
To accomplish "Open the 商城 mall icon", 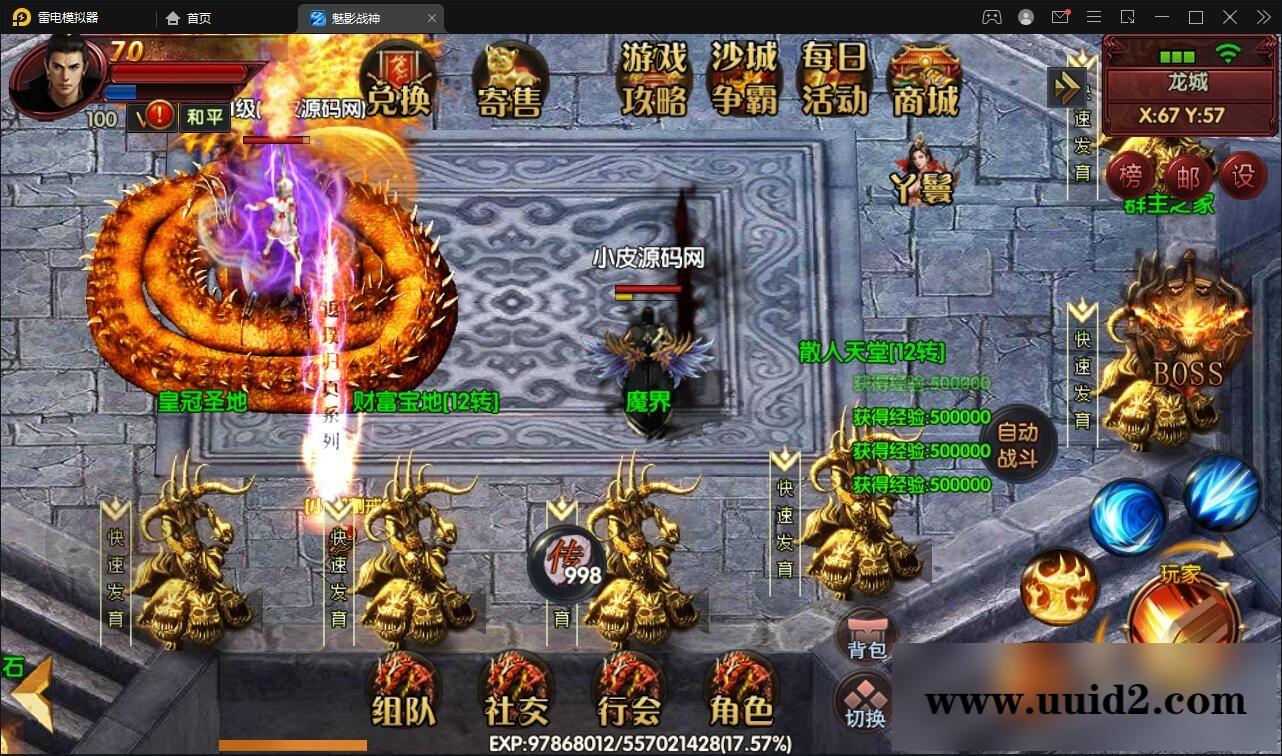I will click(925, 78).
